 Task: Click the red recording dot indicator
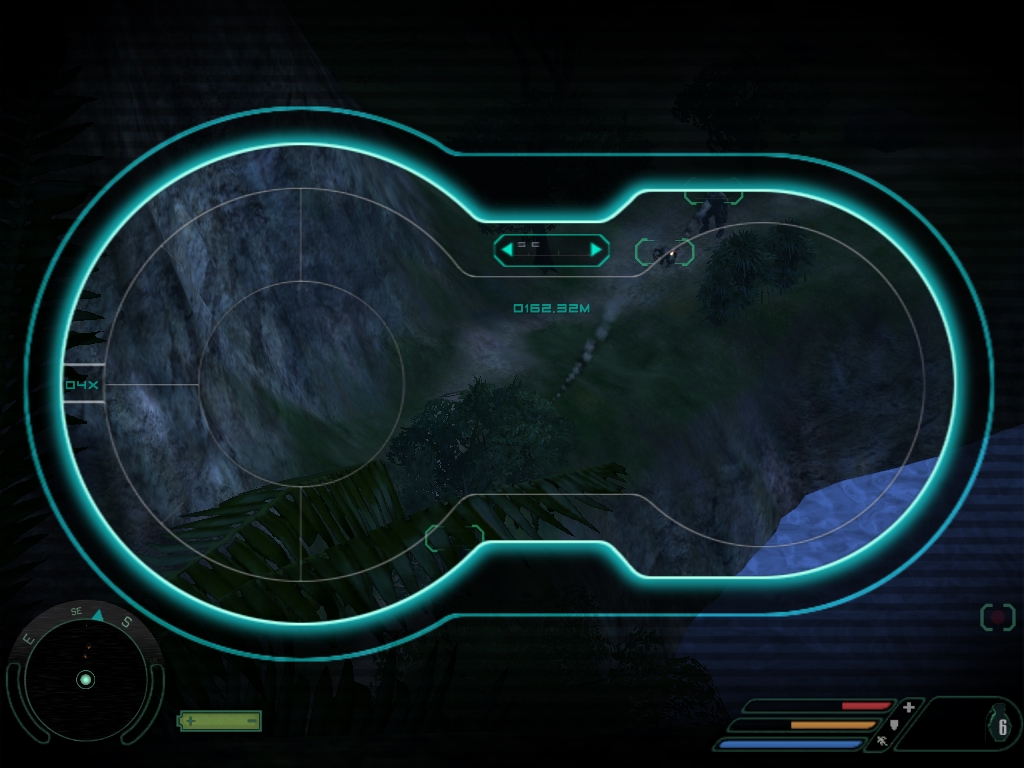coord(997,617)
